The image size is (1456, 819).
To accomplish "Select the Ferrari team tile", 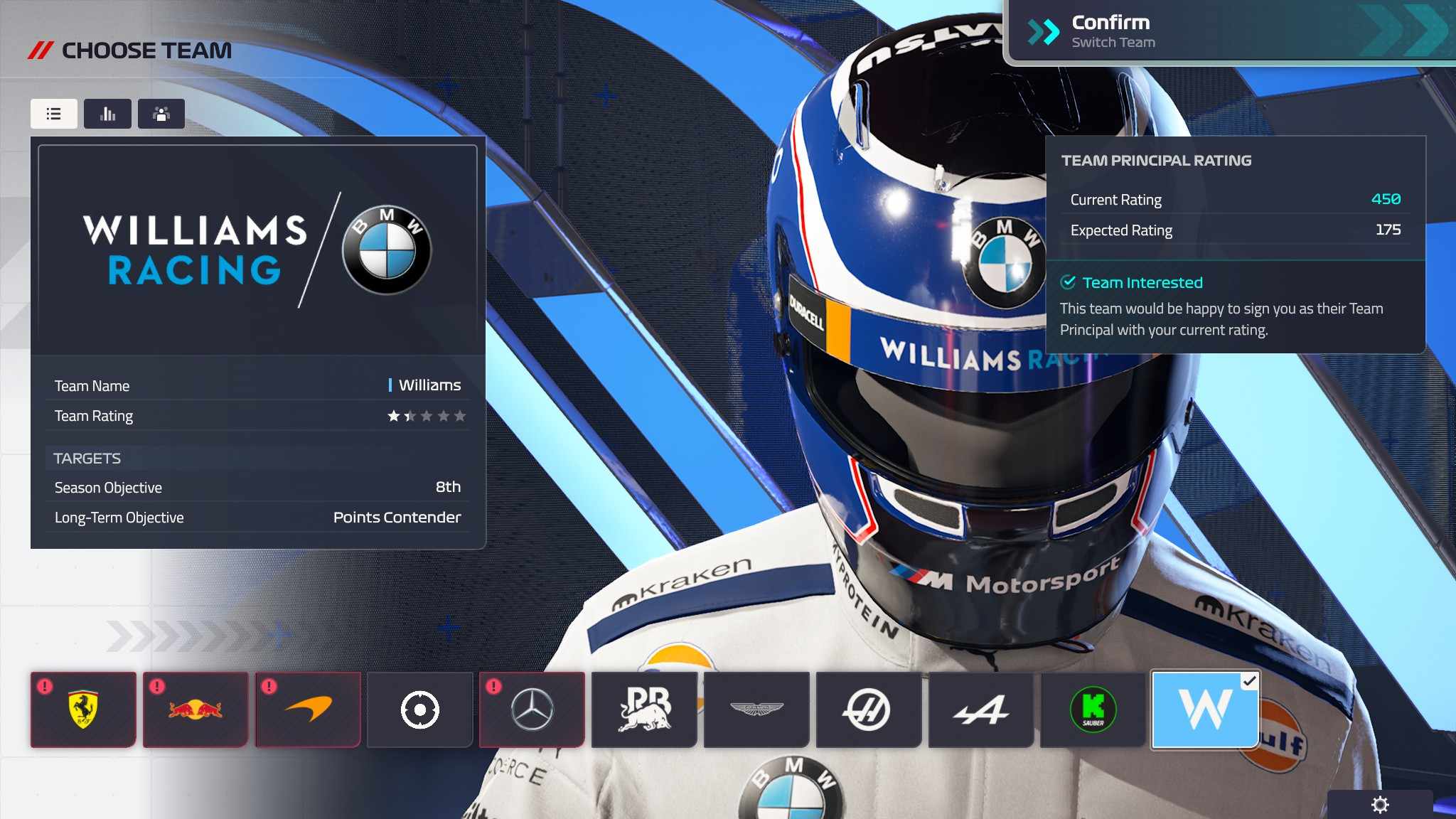I will (x=83, y=710).
